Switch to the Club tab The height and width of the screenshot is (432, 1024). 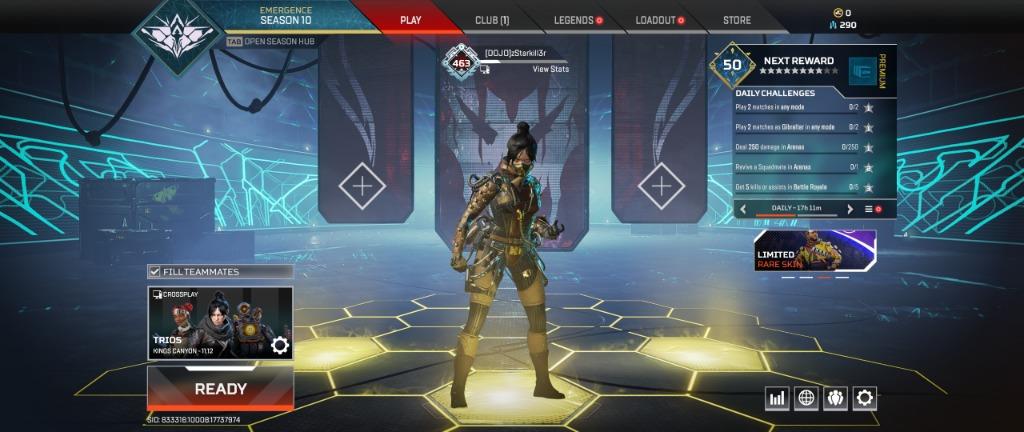point(491,20)
